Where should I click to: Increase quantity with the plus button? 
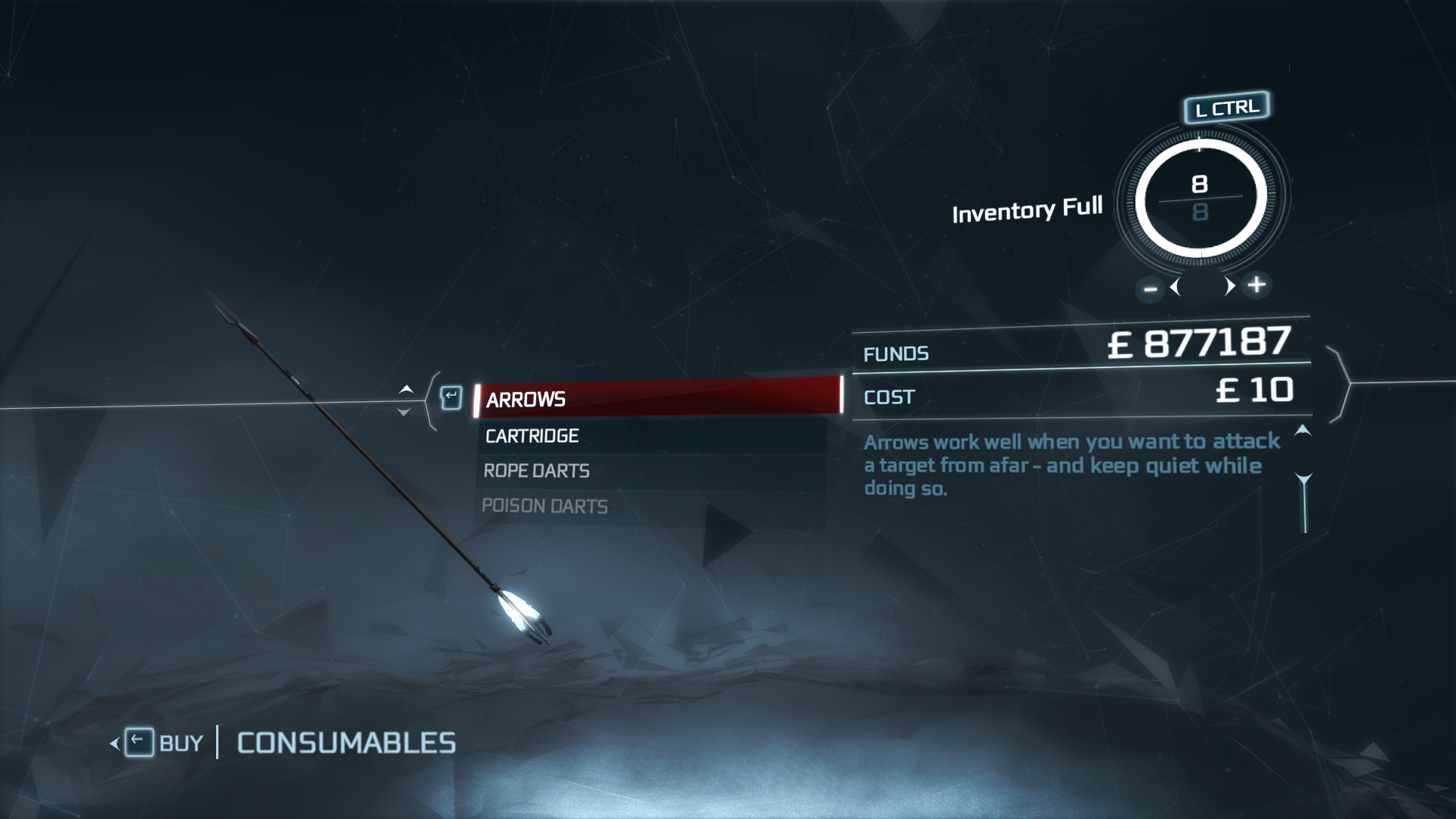[x=1257, y=284]
